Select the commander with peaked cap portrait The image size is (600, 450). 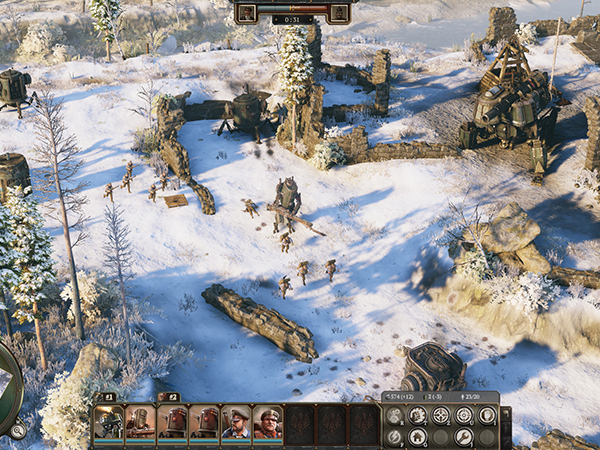pyautogui.click(x=235, y=423)
